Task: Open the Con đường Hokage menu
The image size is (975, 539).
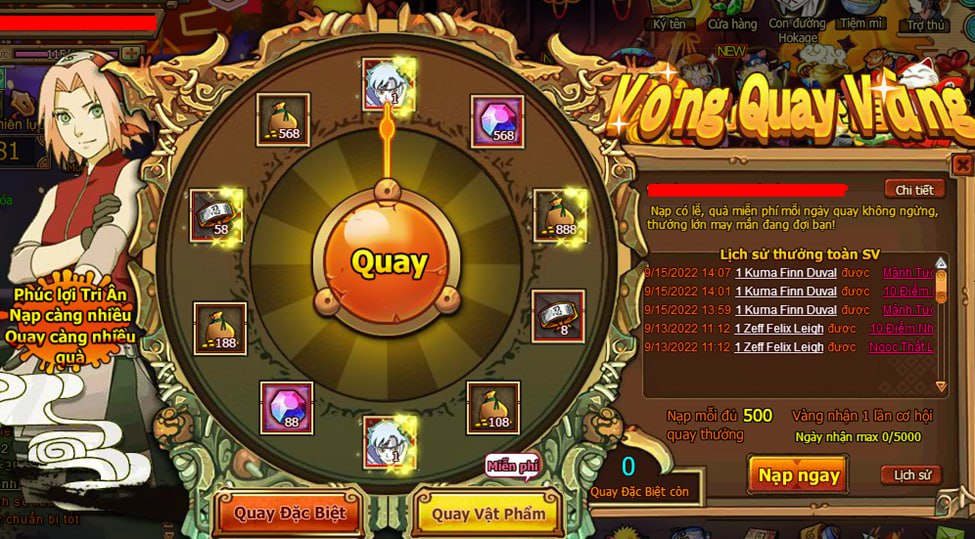Action: tap(798, 30)
